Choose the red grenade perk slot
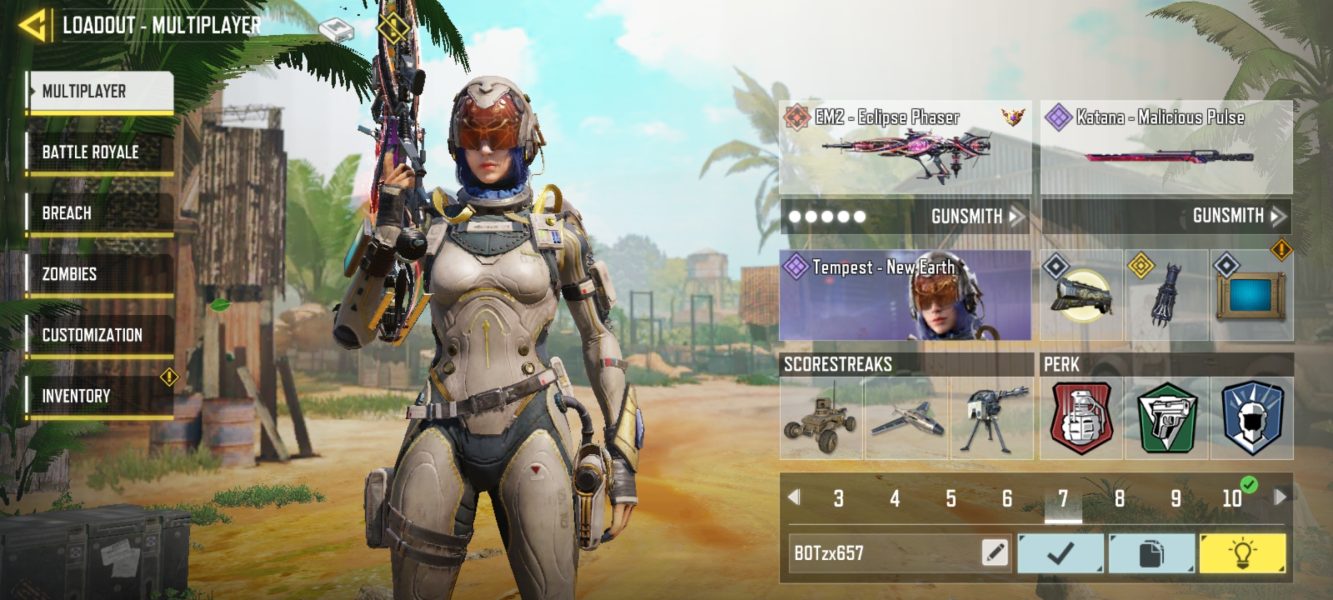The height and width of the screenshot is (600, 1333). pyautogui.click(x=1081, y=418)
